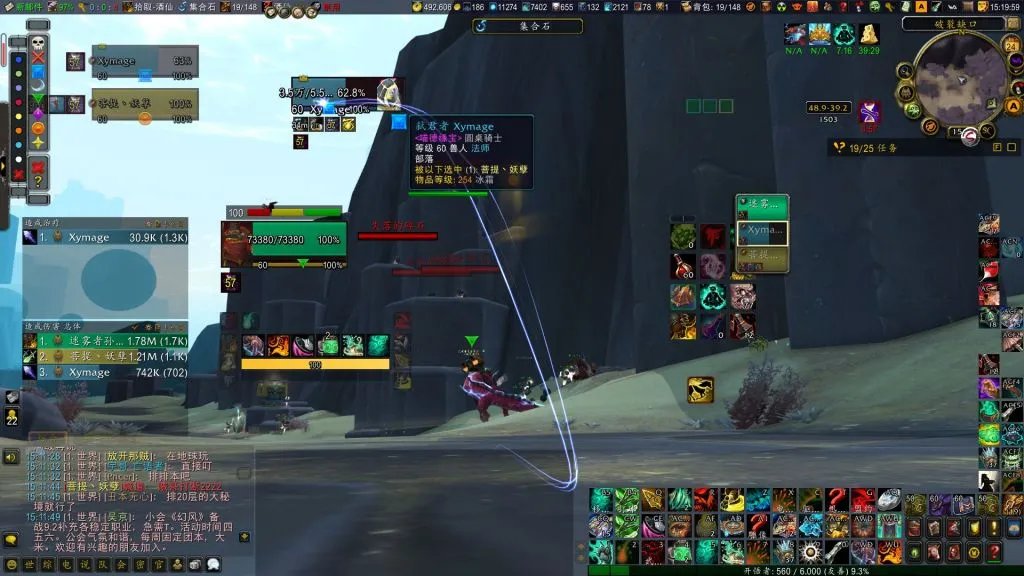Viewport: 1024px width, 576px height.
Task: Select the orange circle raid marker
Action: point(38,127)
